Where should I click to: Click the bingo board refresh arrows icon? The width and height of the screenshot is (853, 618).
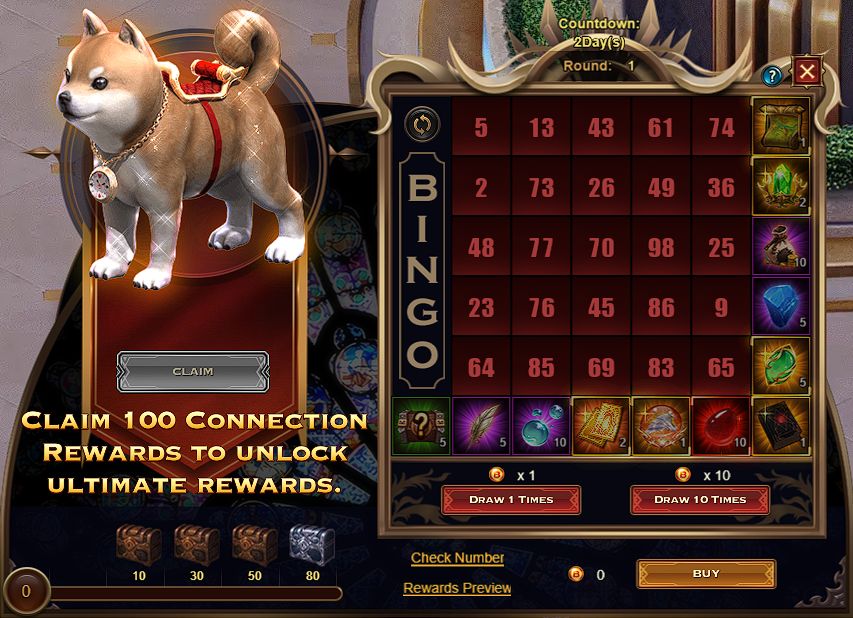(421, 125)
